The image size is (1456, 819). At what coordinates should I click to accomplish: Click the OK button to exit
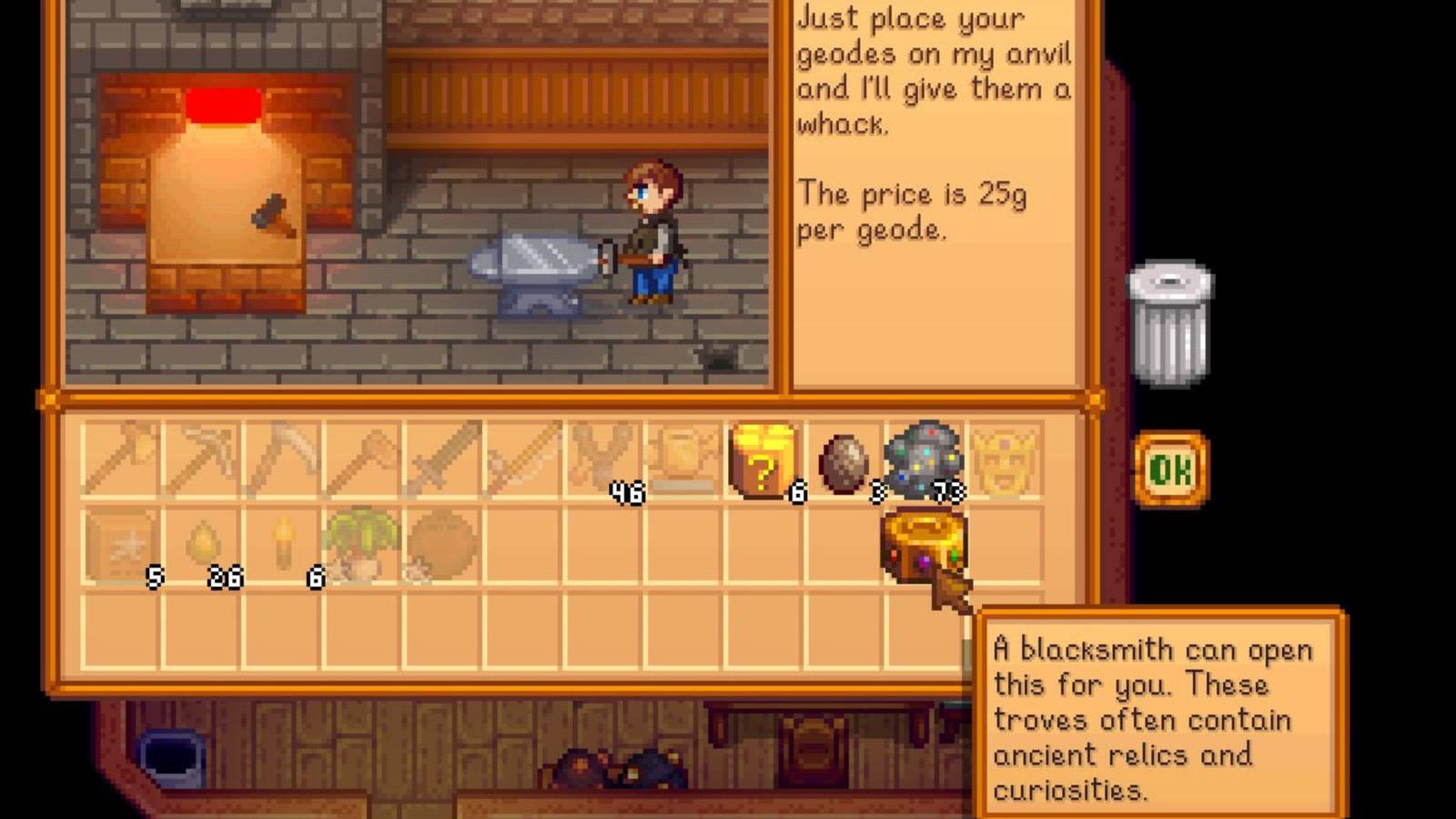[1175, 466]
